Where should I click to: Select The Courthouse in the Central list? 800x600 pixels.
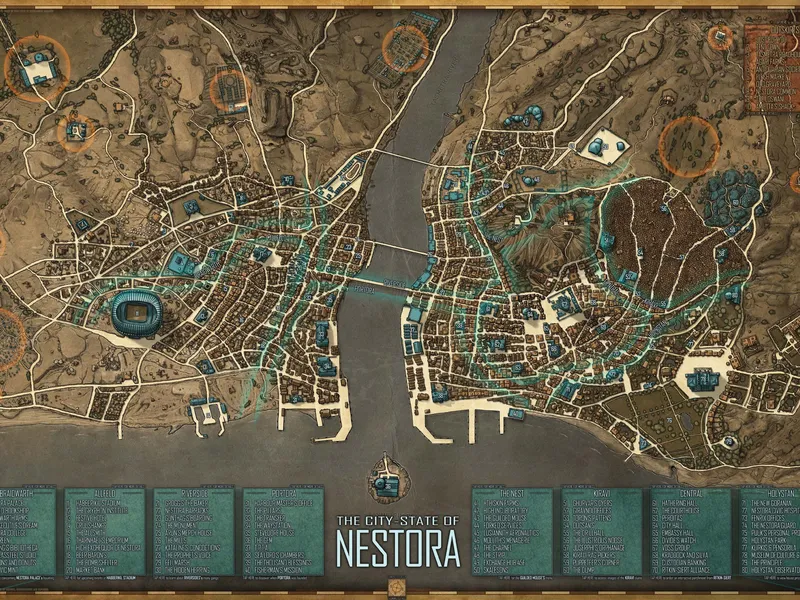[x=679, y=510]
